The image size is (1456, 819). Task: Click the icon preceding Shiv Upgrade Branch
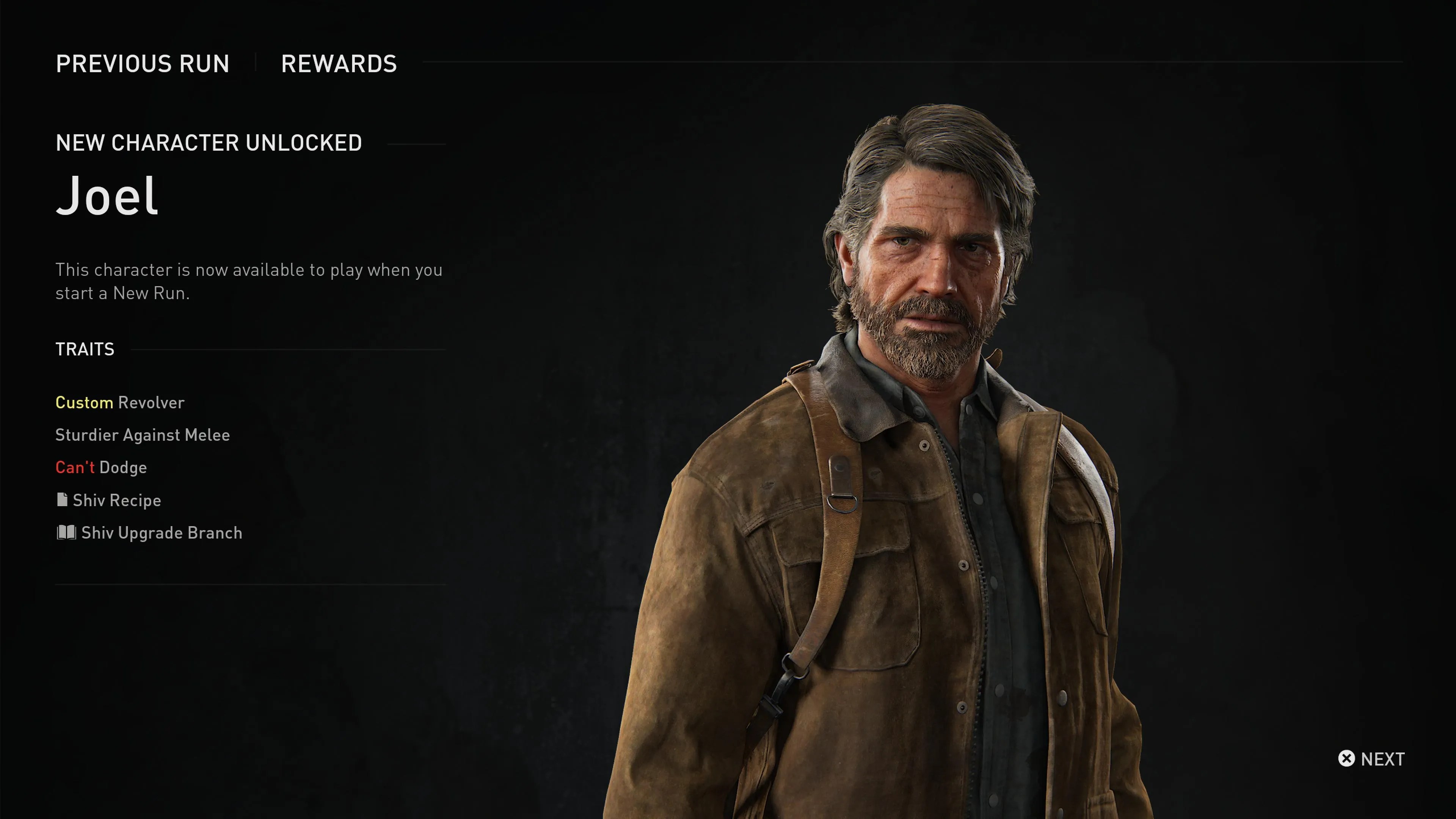tap(66, 532)
